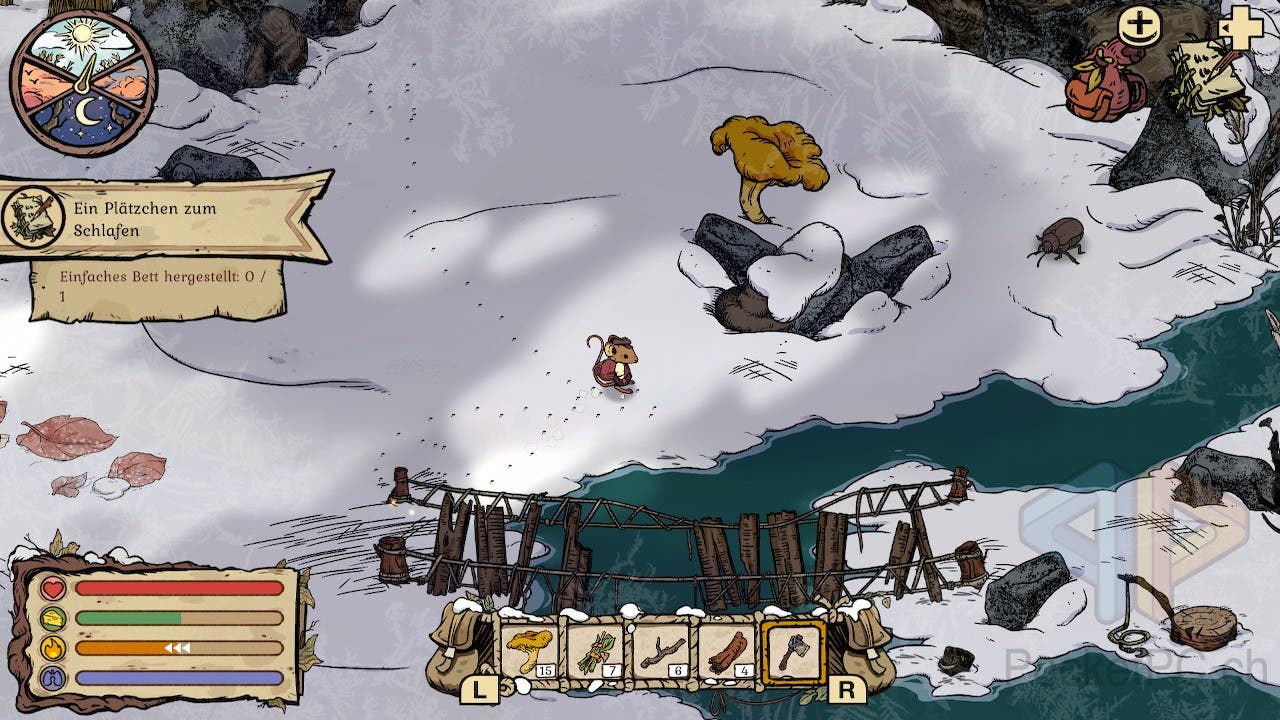
Task: Select the green herb bundle slot
Action: coord(596,651)
